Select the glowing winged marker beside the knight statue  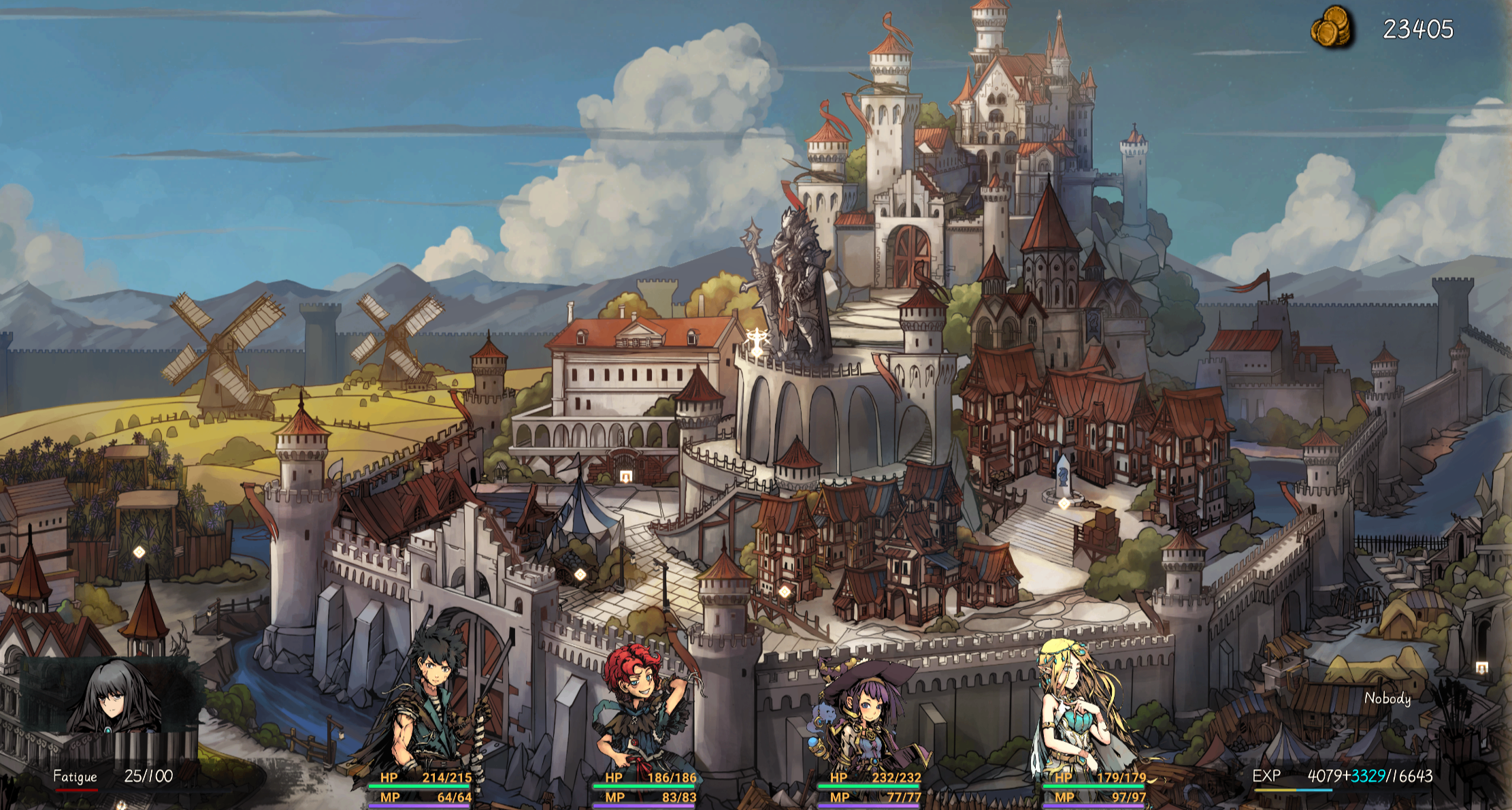[x=756, y=340]
